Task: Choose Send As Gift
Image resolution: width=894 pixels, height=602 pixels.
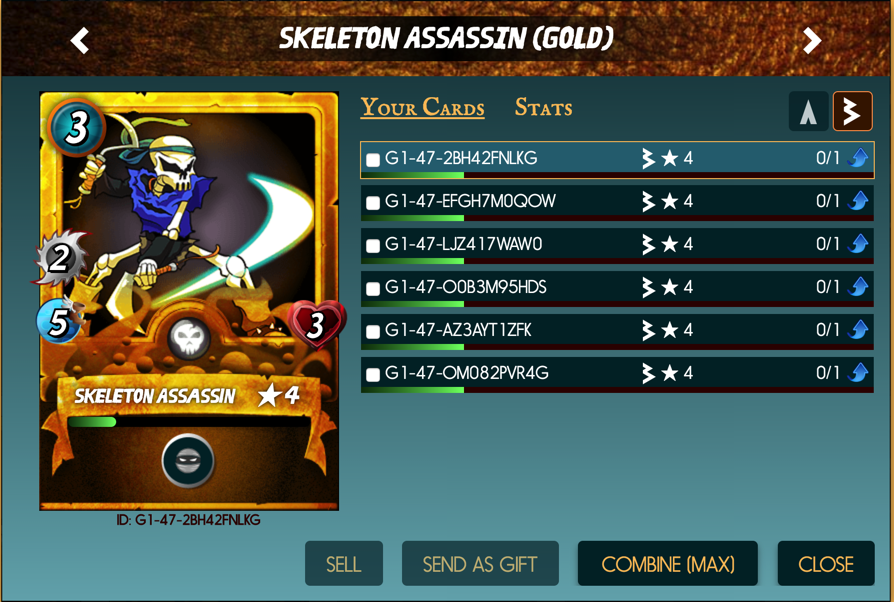Action: [x=480, y=564]
